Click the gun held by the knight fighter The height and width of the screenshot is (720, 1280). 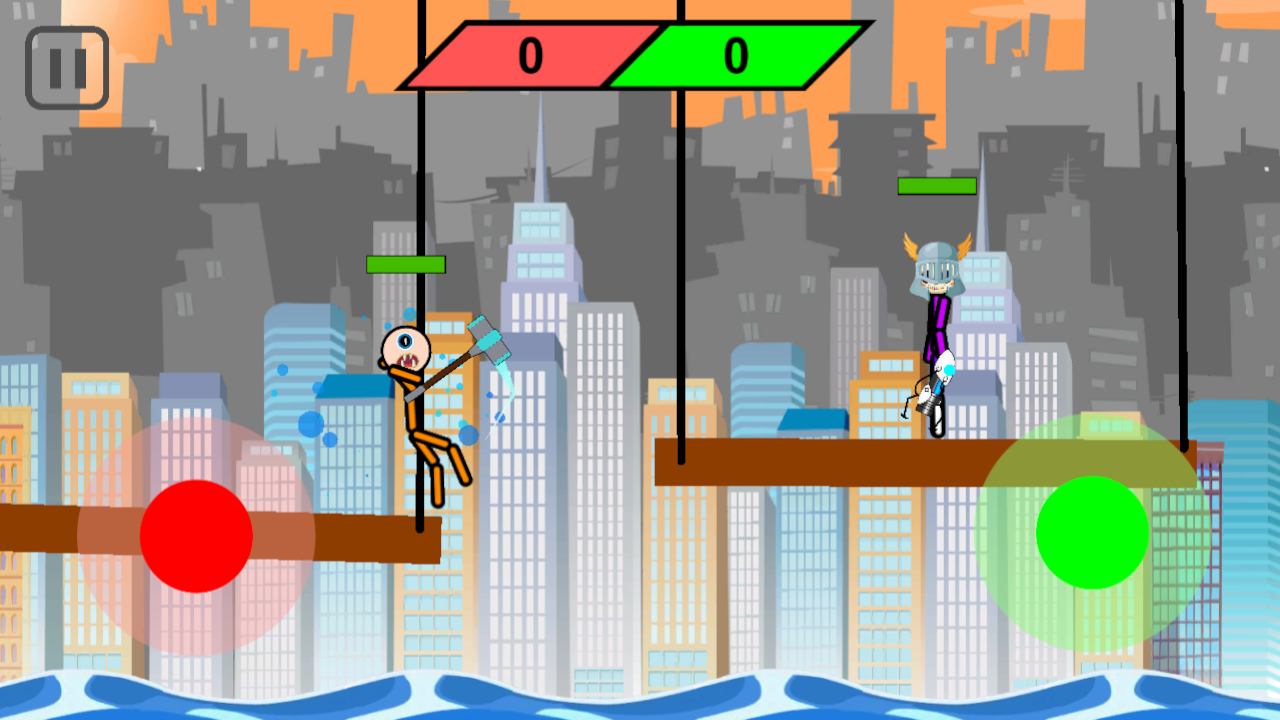[x=932, y=400]
